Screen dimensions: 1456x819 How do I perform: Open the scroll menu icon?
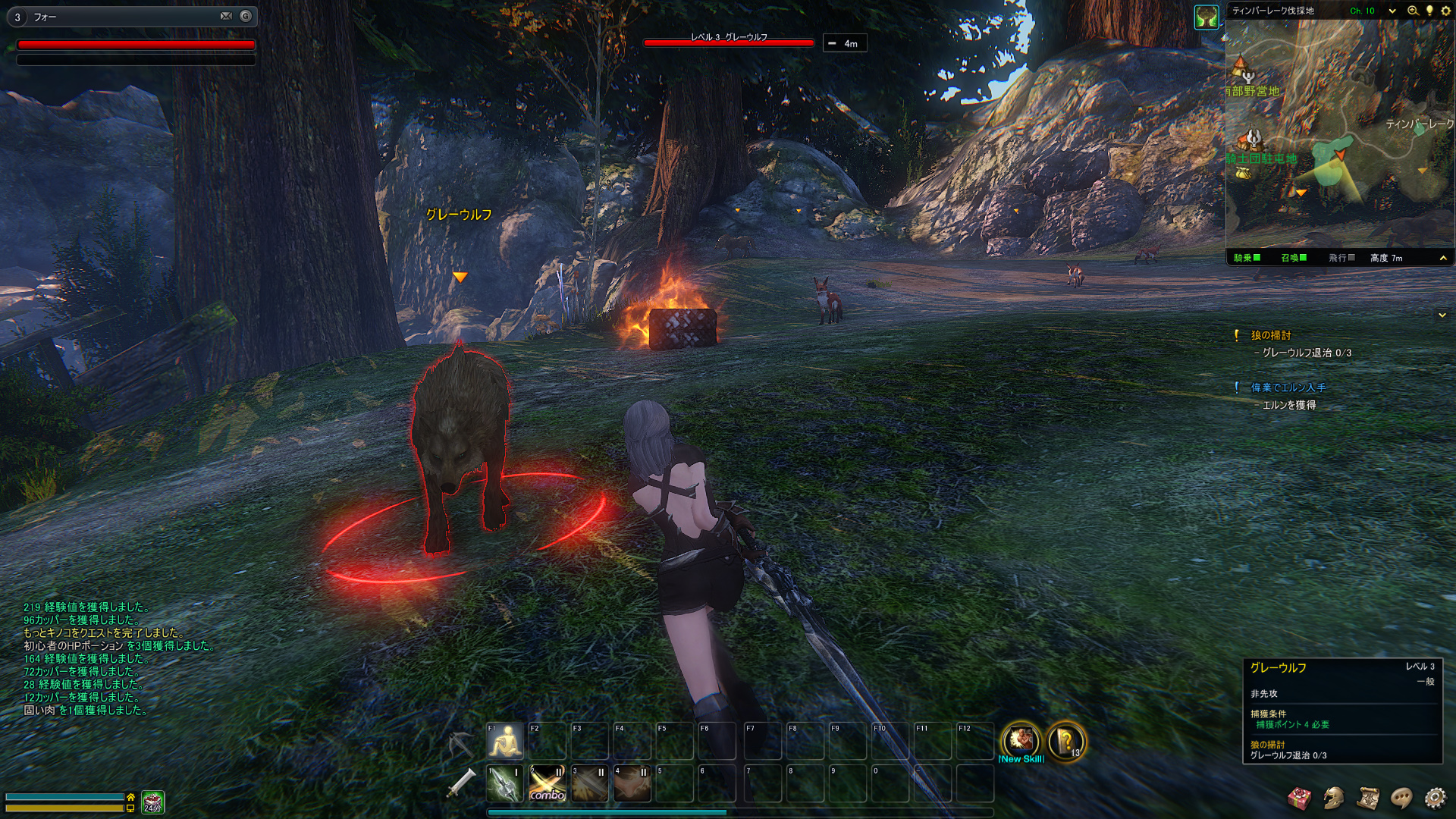click(1367, 797)
